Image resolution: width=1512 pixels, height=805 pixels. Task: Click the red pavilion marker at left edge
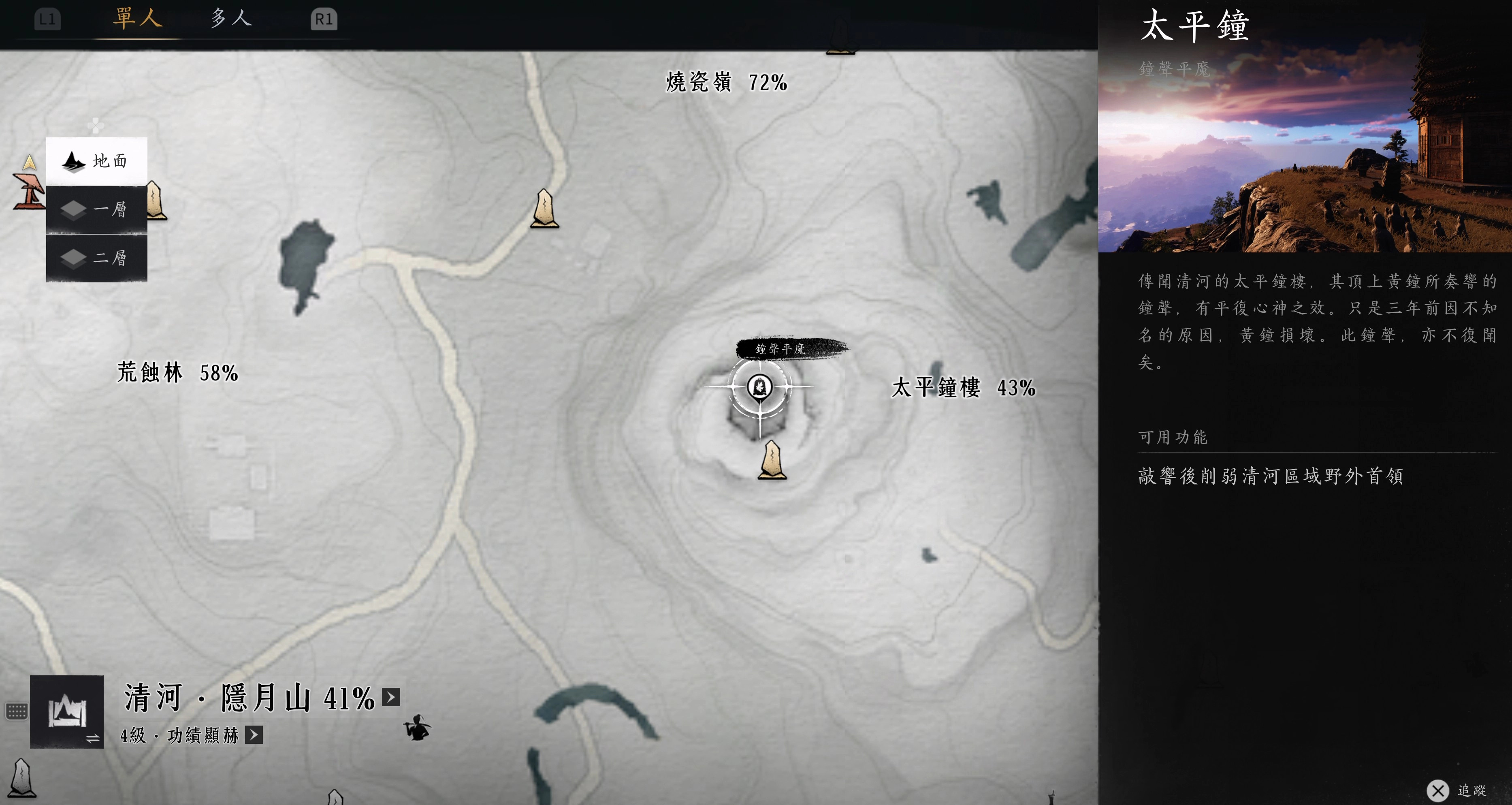click(x=29, y=191)
